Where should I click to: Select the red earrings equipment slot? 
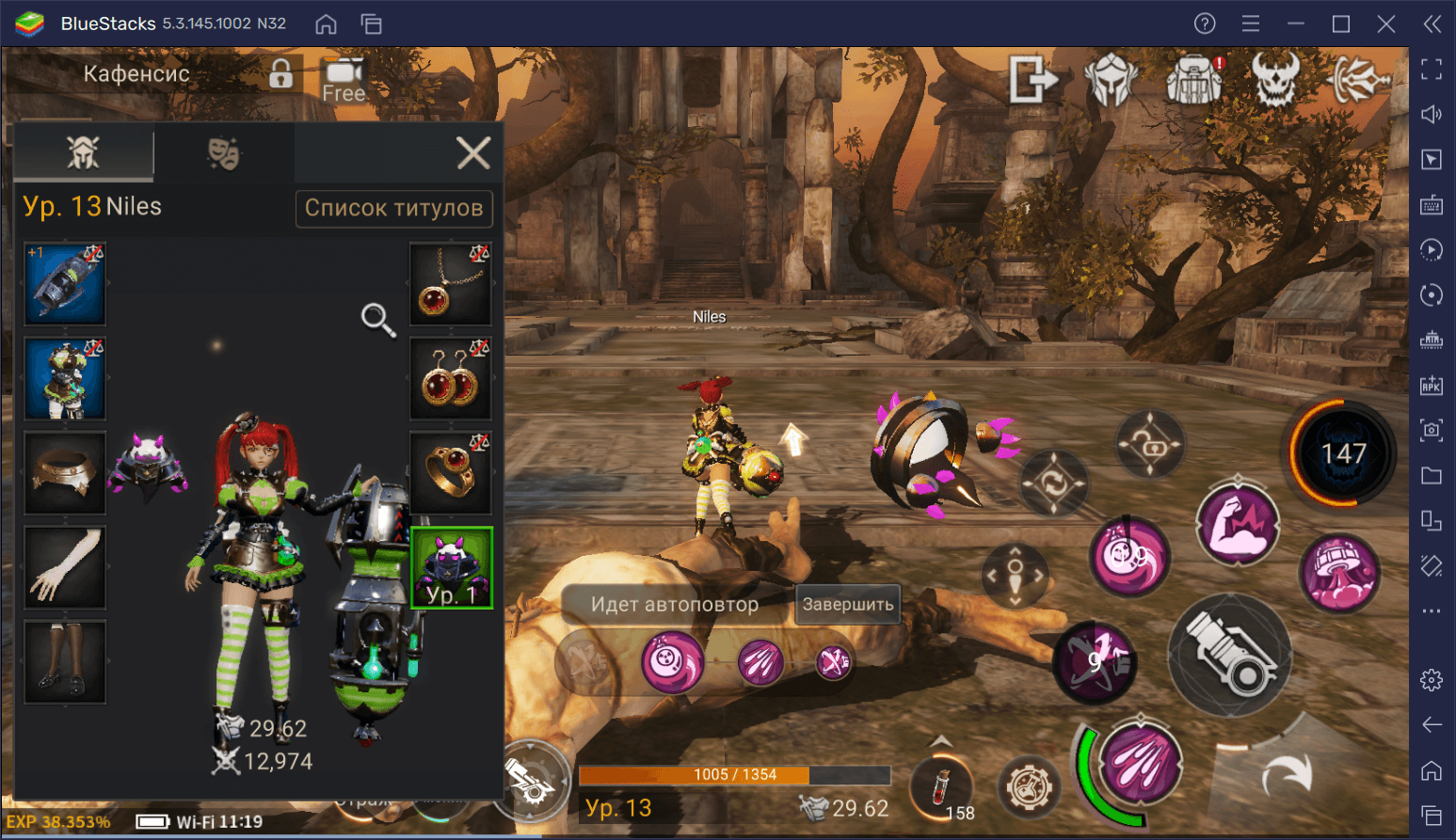click(x=451, y=378)
